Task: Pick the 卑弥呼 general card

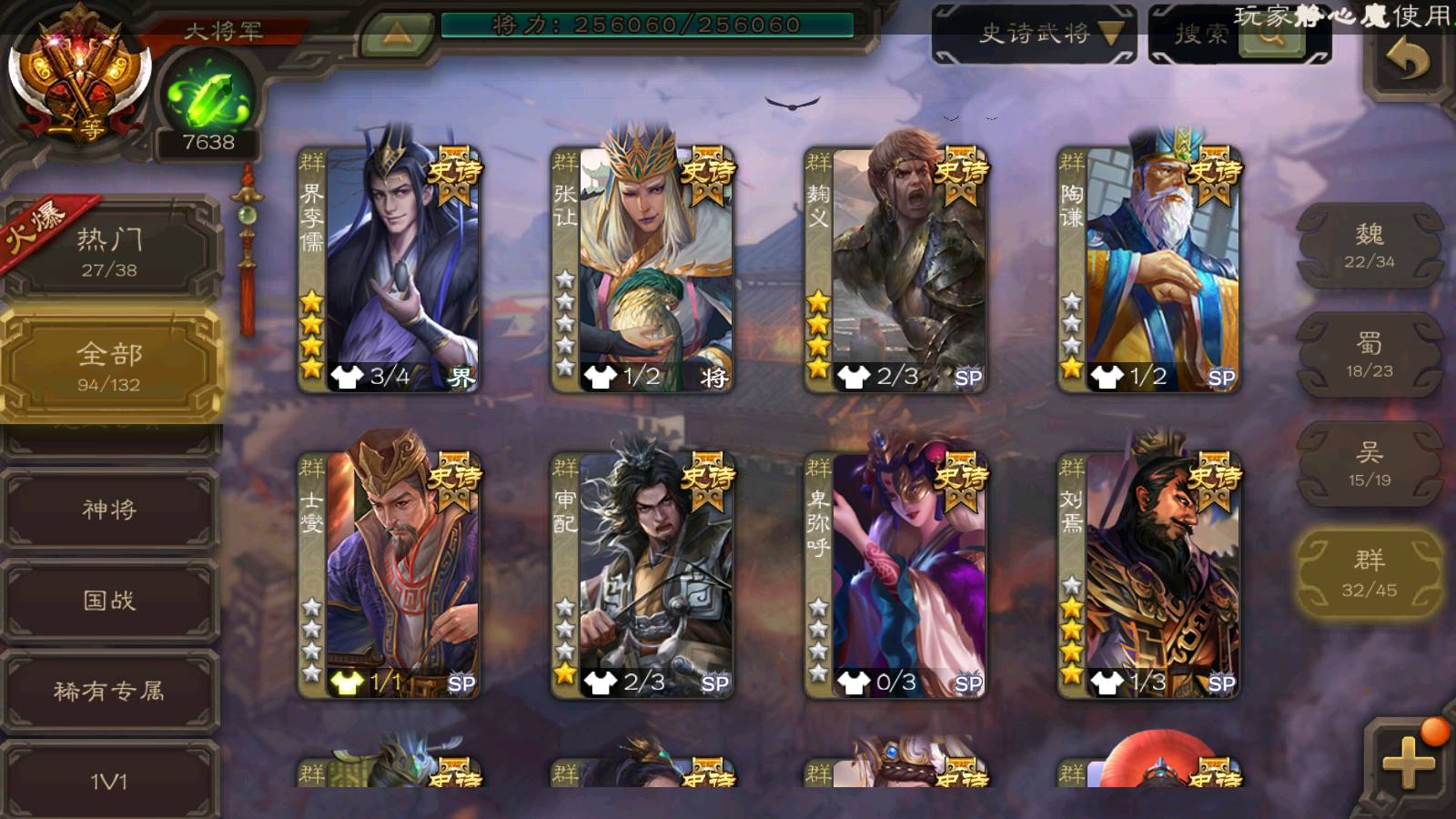Action: [895, 576]
